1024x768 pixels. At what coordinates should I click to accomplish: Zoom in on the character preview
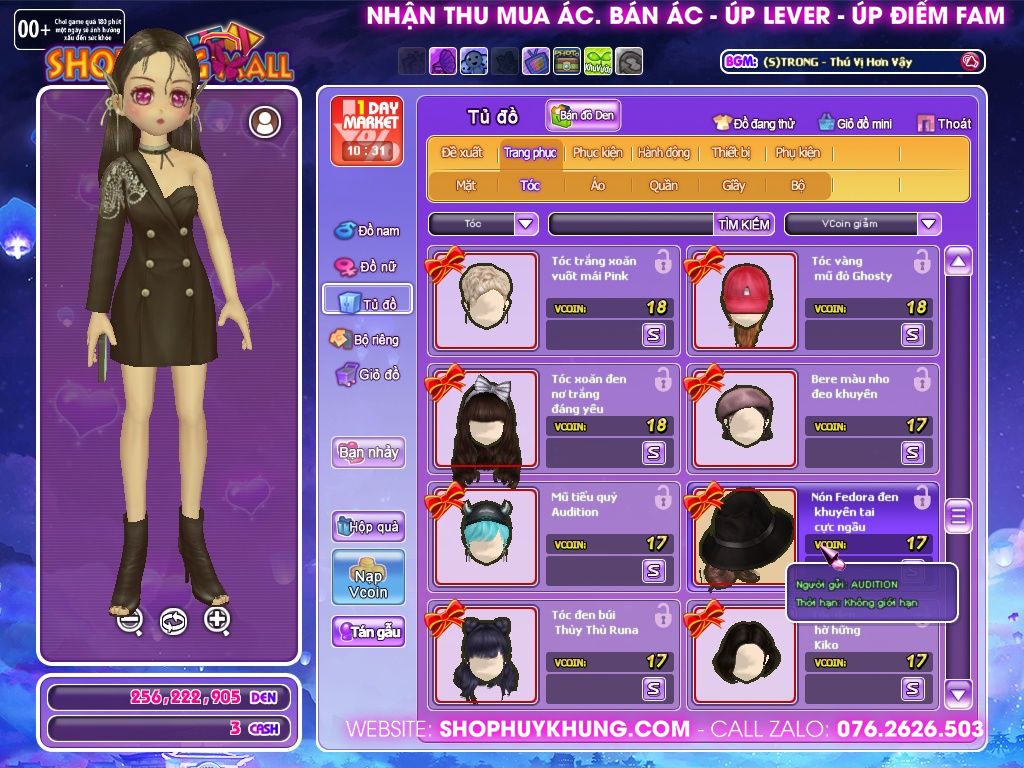tap(217, 620)
